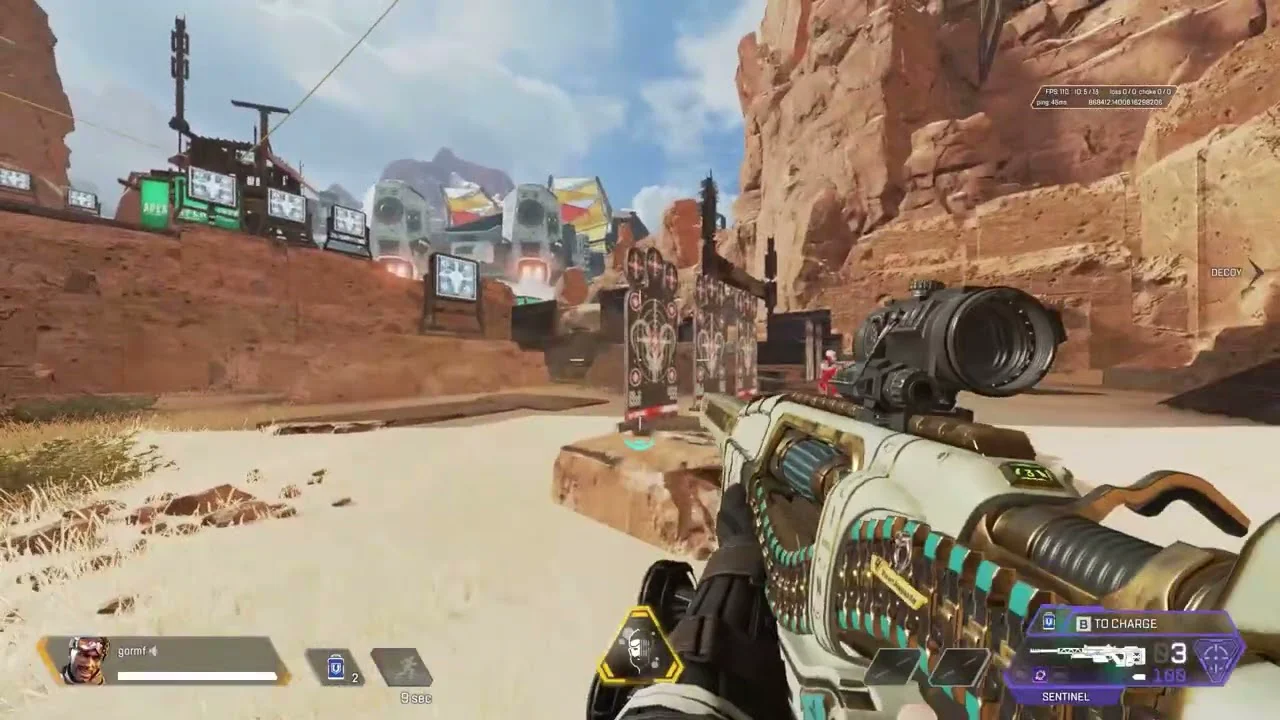Activate the tactical ability on cooldown
The image size is (1280, 720).
pos(401,667)
